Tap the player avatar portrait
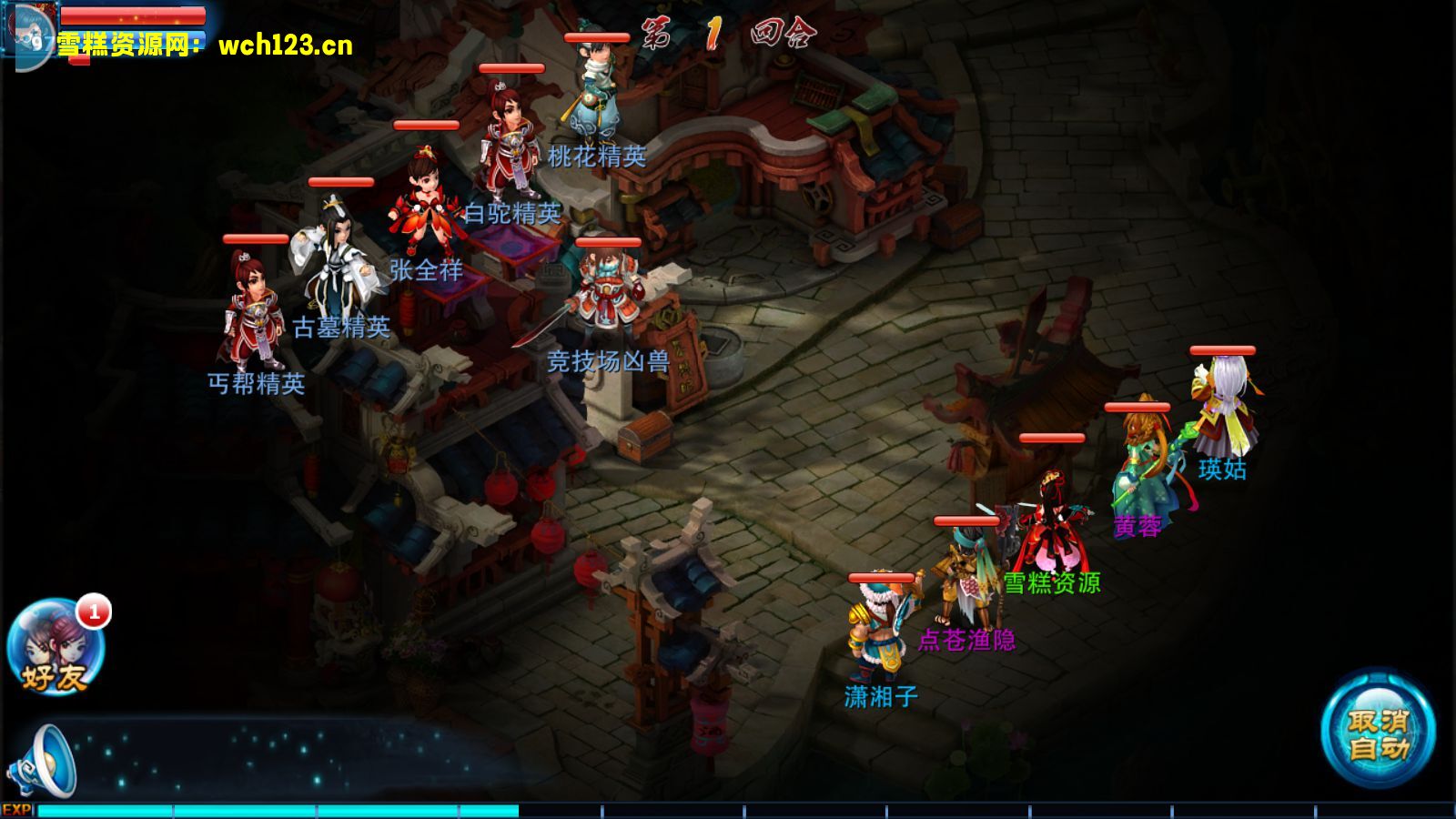 coord(27,33)
